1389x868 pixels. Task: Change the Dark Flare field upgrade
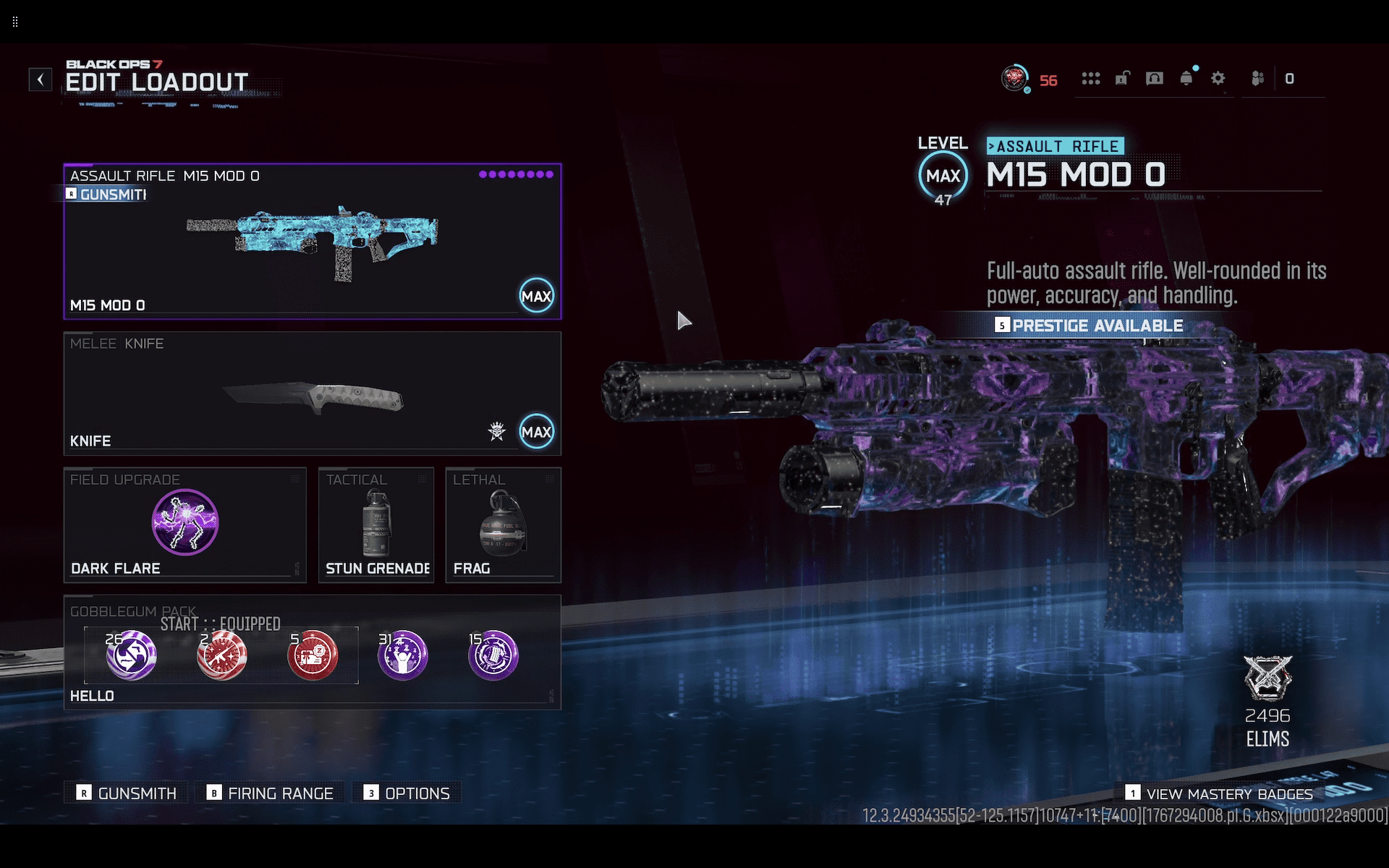pyautogui.click(x=185, y=524)
